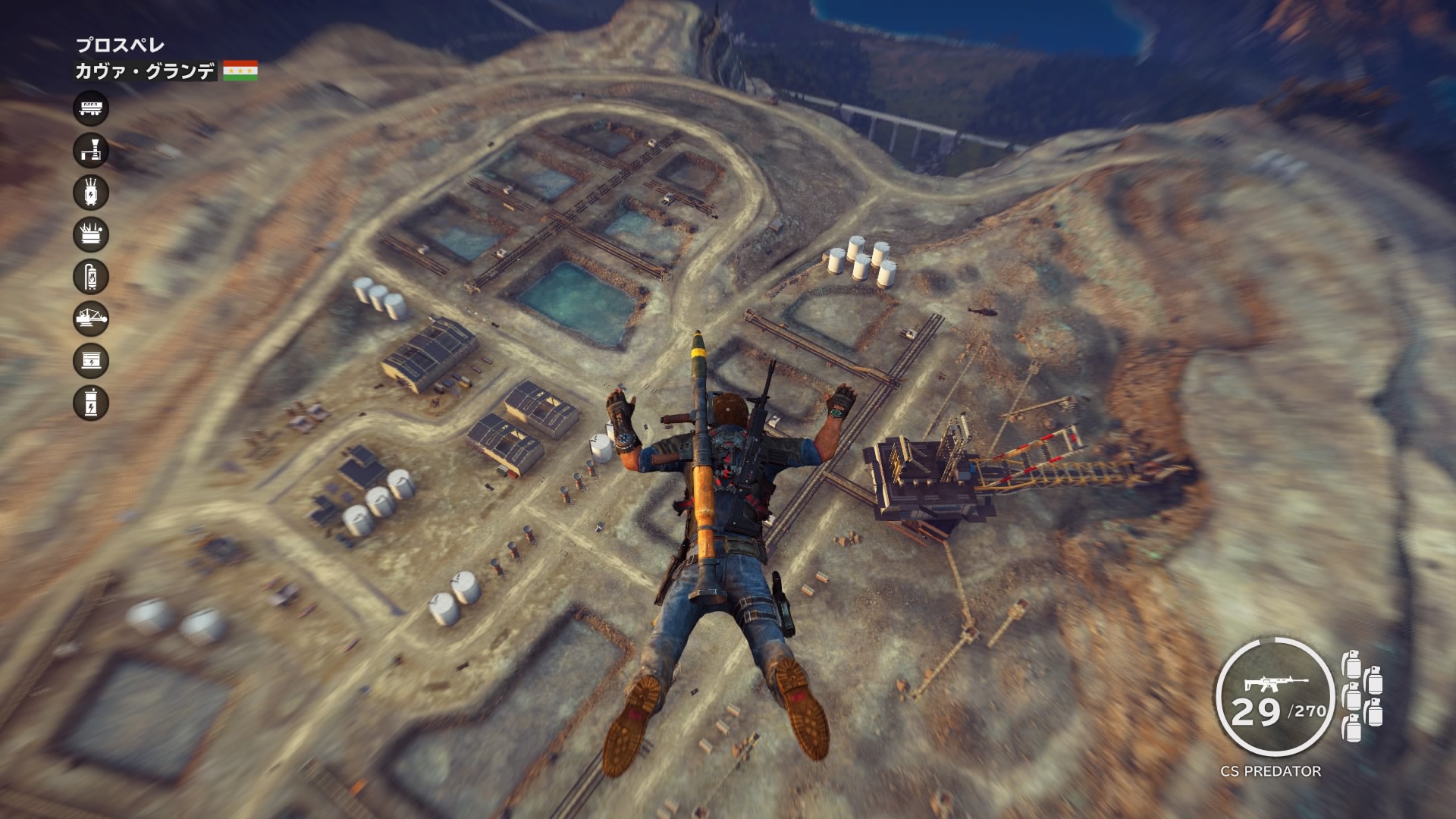Image resolution: width=1456 pixels, height=819 pixels.
Task: Select the bucket-wheel excavator objective icon
Action: point(91,318)
